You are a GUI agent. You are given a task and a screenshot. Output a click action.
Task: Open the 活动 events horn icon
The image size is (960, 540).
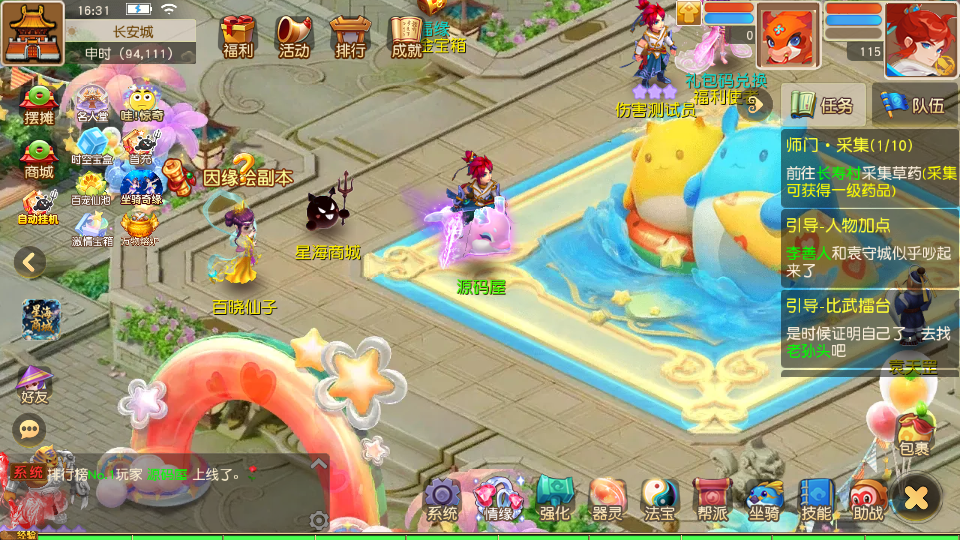(x=294, y=36)
